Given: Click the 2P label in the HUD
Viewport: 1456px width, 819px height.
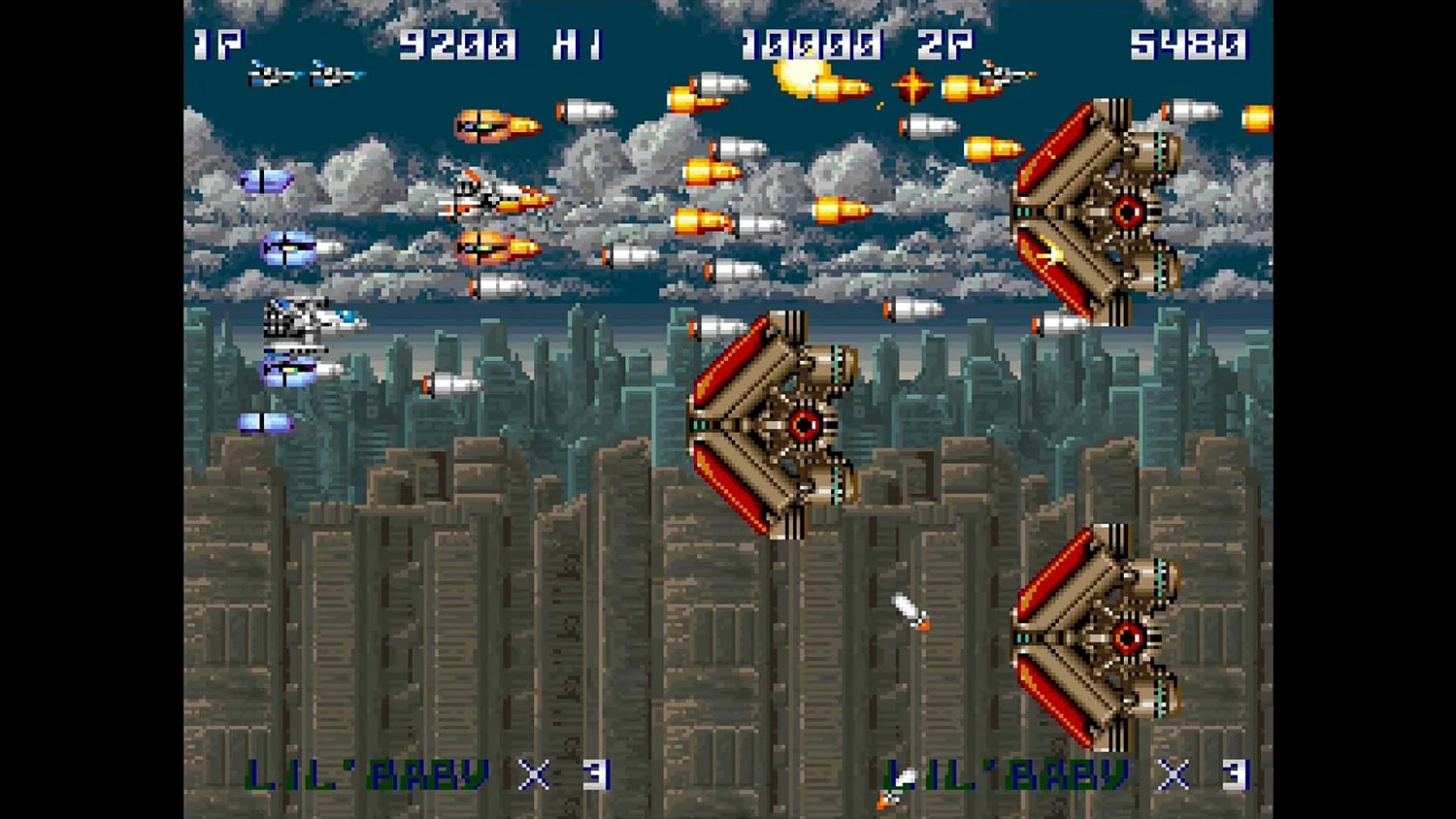Looking at the screenshot, I should pyautogui.click(x=946, y=44).
